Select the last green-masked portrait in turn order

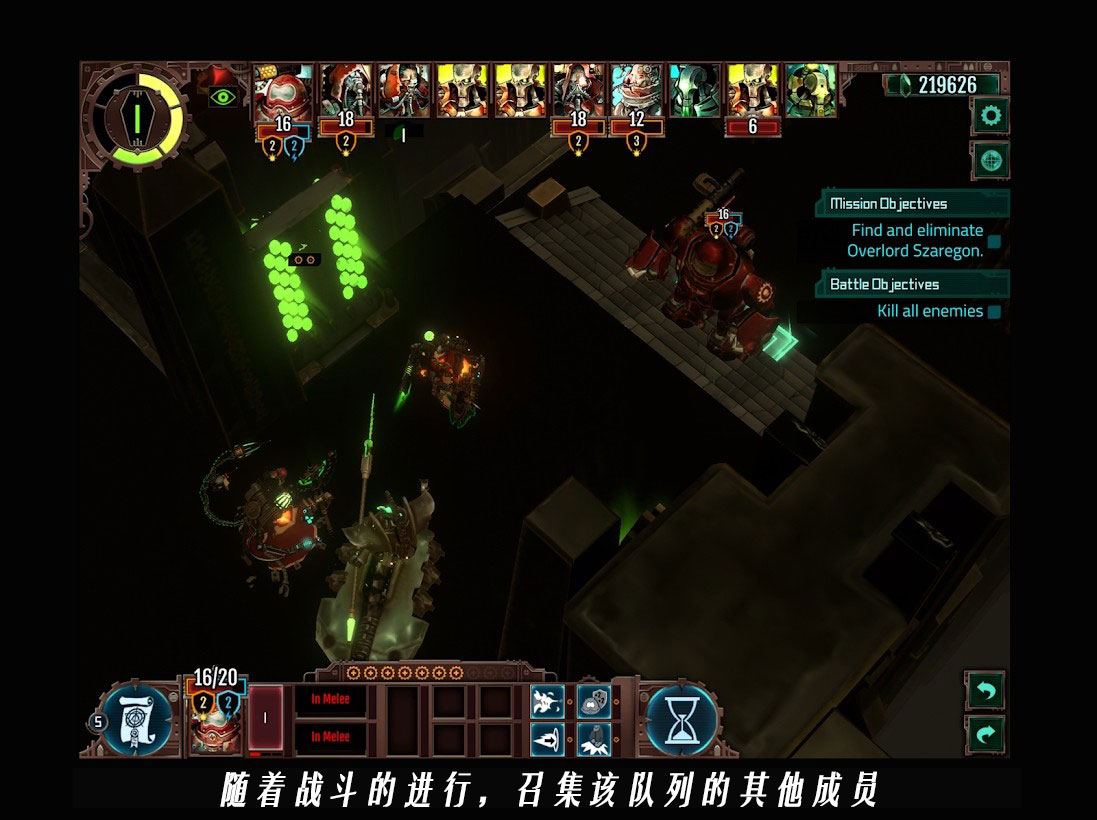[x=810, y=91]
